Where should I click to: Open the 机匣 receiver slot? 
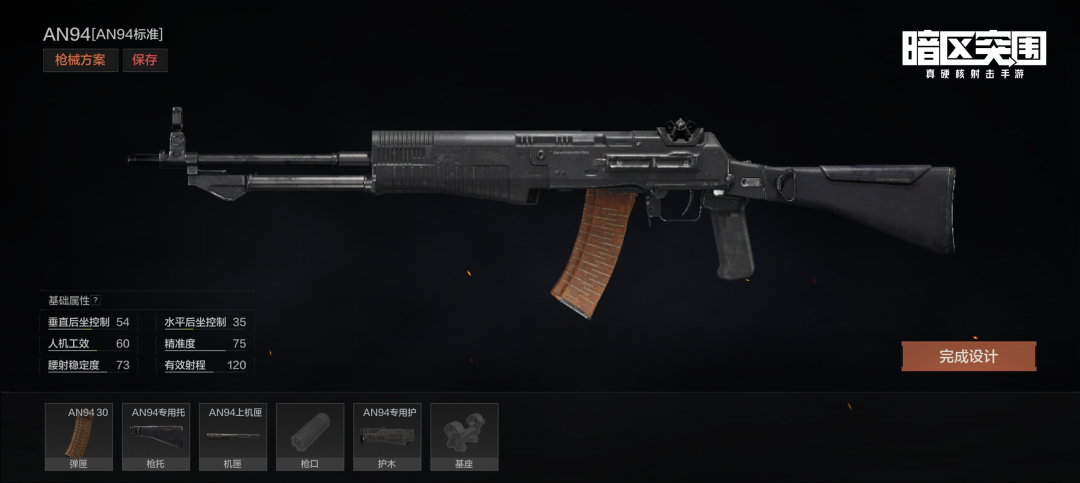233,437
